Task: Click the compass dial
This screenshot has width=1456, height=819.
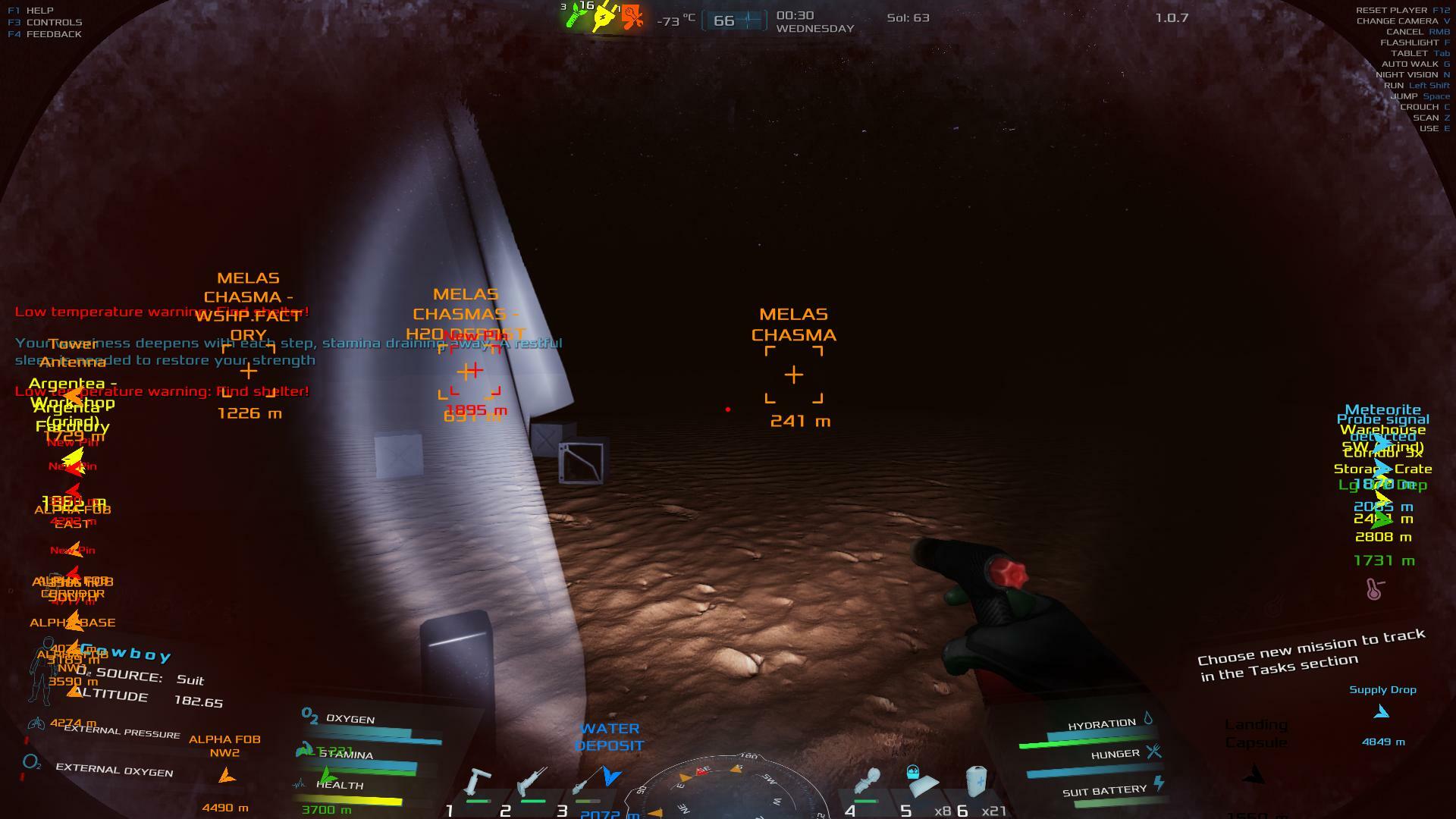Action: click(733, 792)
